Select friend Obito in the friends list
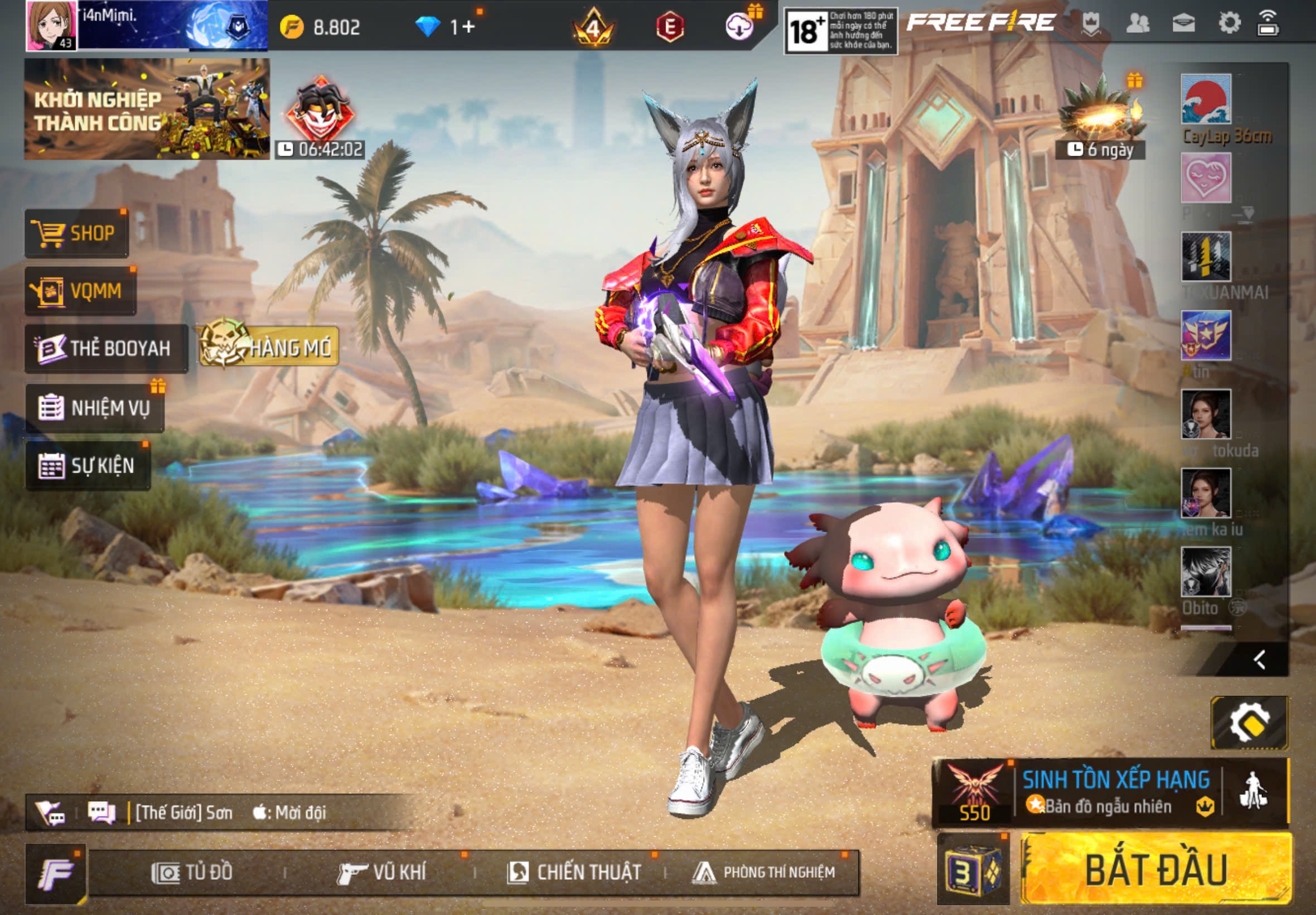This screenshot has width=1316, height=915. [x=1206, y=572]
